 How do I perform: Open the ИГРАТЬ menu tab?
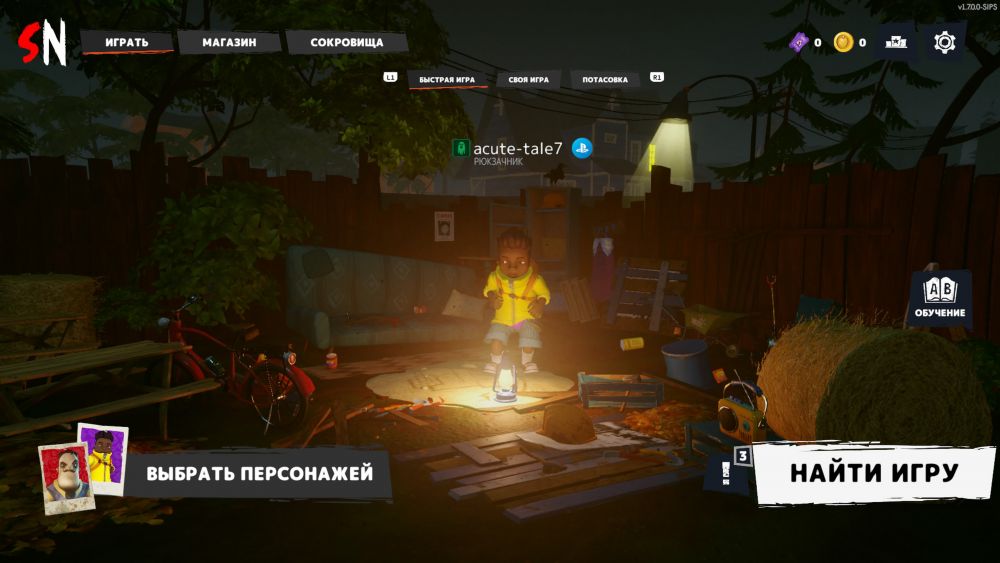[x=127, y=42]
